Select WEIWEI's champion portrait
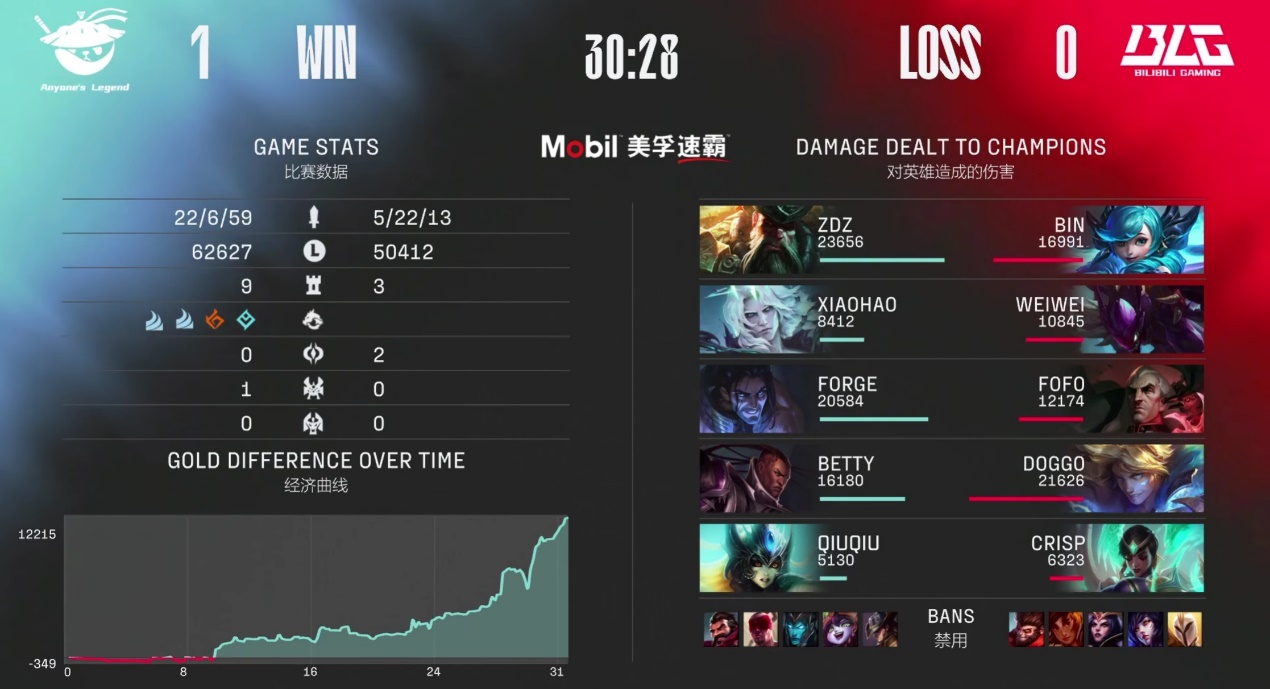Viewport: 1270px width, 689px height. [1144, 319]
